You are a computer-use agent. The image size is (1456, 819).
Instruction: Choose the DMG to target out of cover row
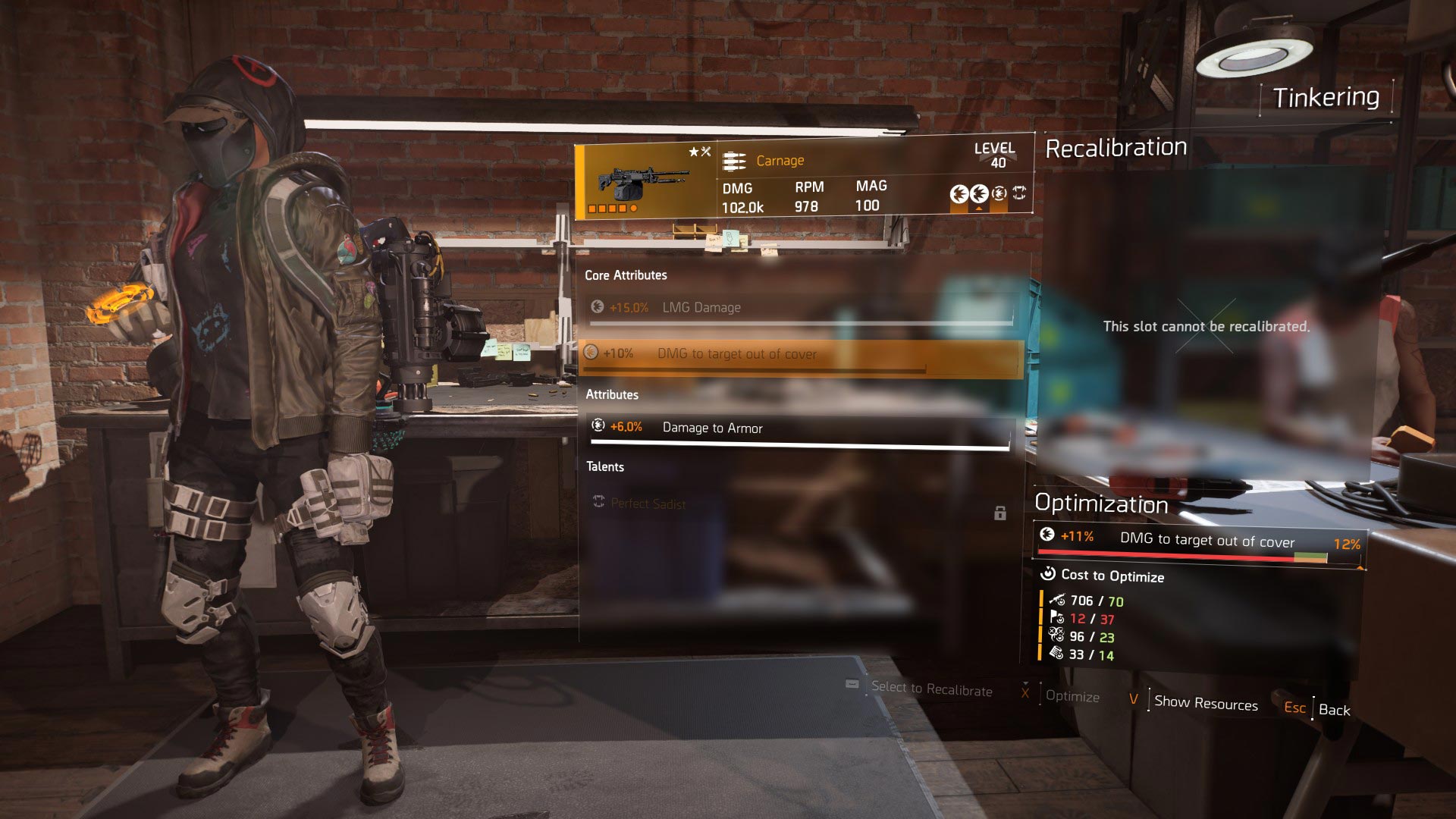[800, 354]
